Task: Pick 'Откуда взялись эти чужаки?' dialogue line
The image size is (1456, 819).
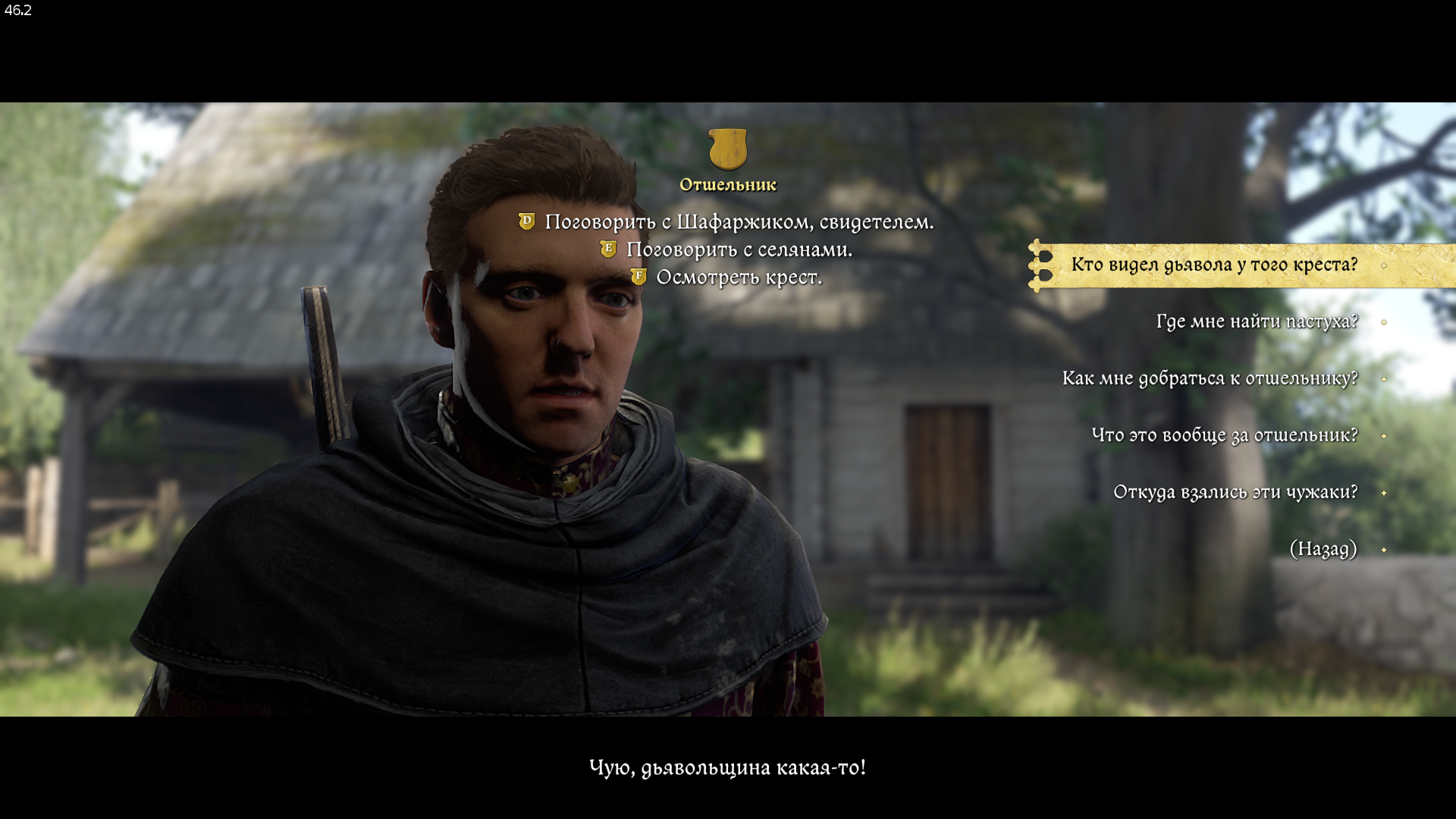Action: coord(1235,492)
